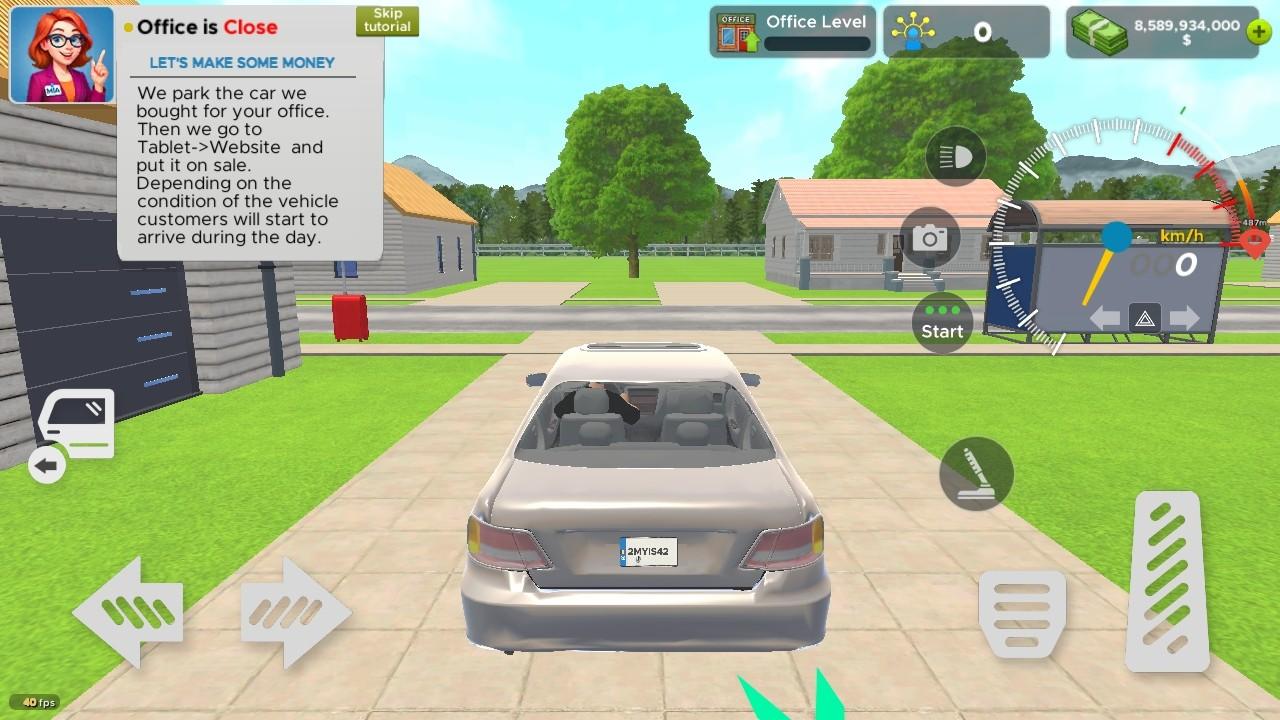Turn on the headlights

coord(955,156)
